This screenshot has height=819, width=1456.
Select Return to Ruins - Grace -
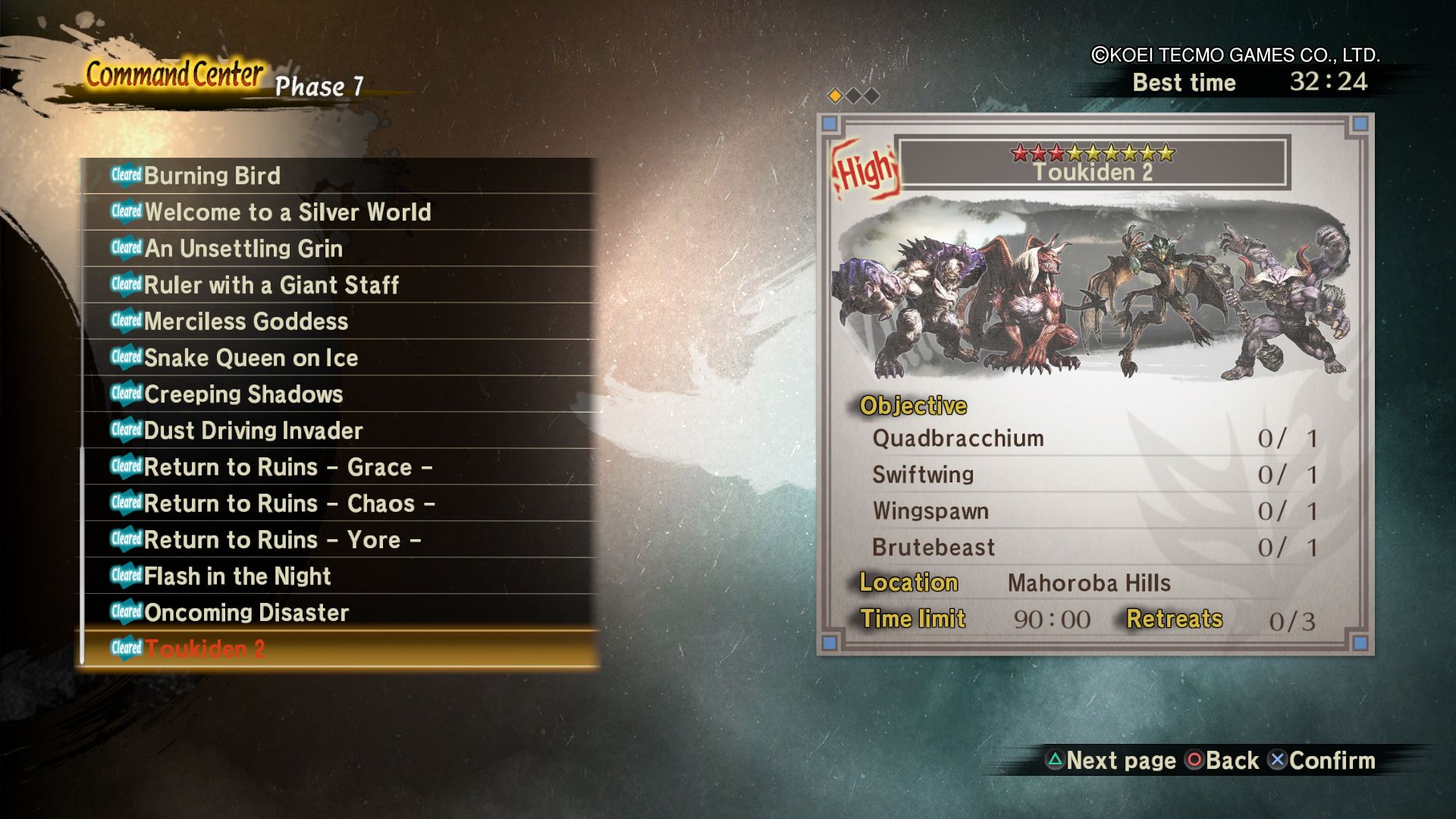tap(288, 467)
